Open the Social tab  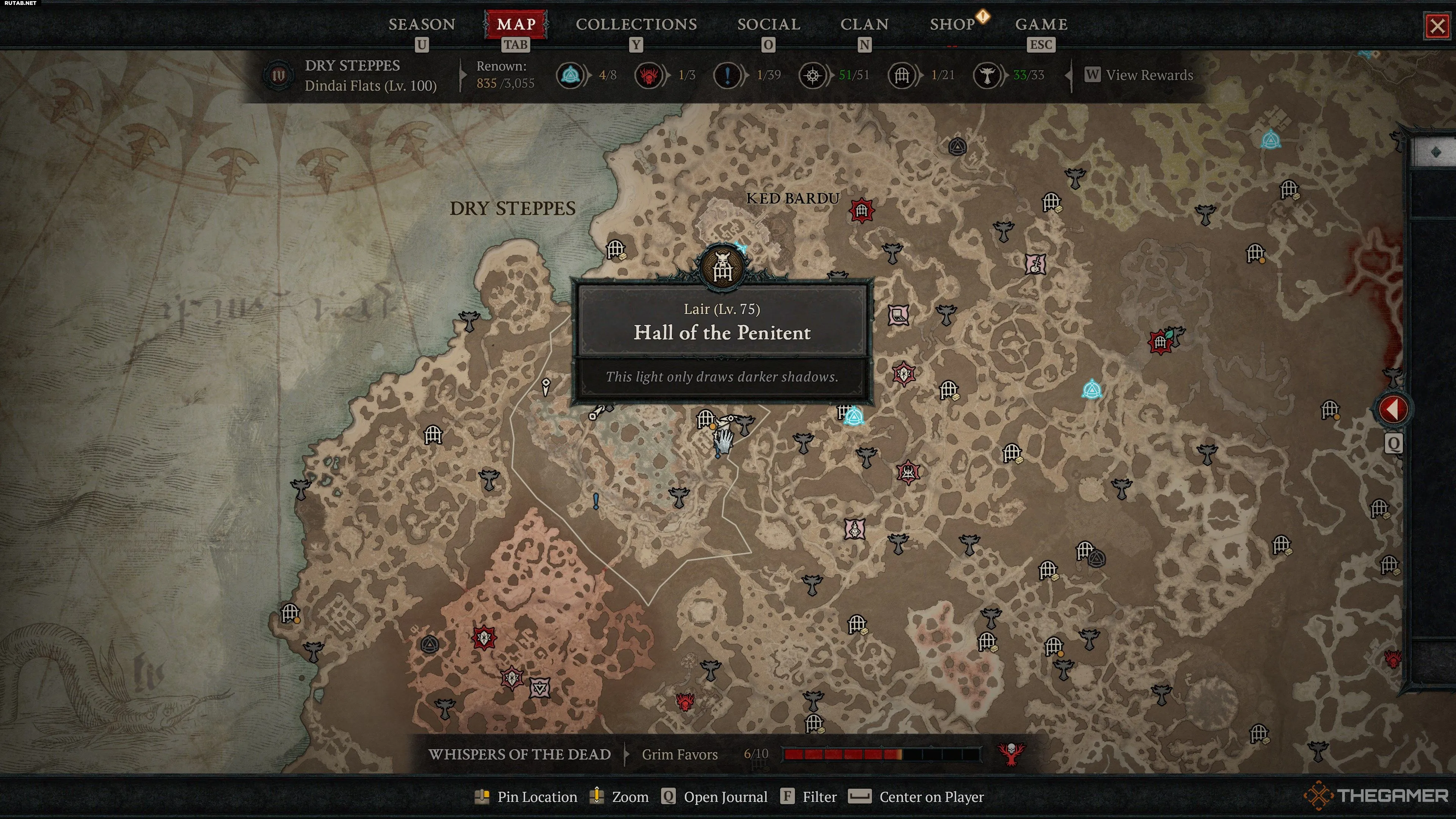point(768,24)
